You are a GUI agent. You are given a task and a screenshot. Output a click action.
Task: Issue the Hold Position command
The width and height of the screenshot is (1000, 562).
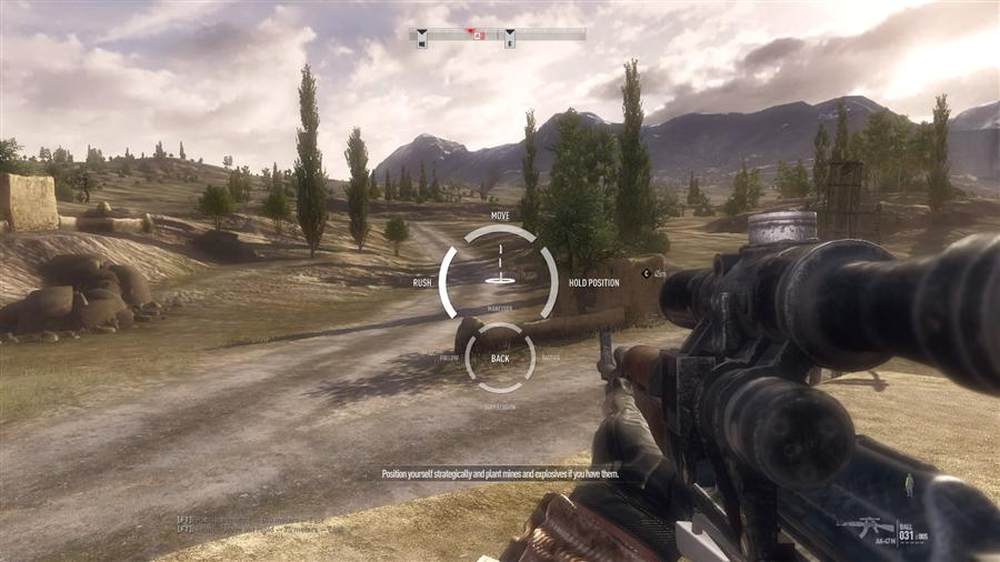click(x=594, y=283)
